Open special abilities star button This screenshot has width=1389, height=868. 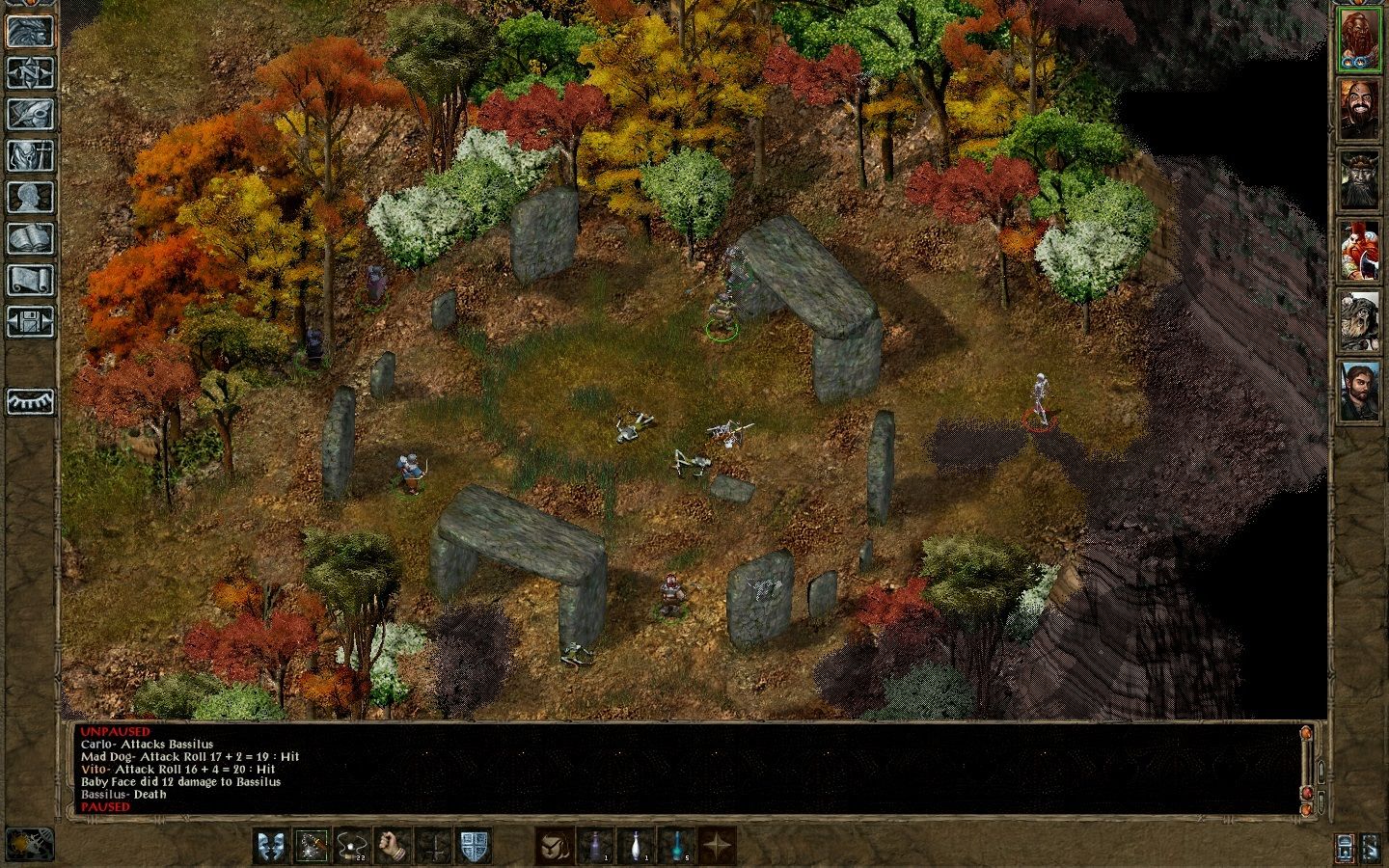coord(718,845)
